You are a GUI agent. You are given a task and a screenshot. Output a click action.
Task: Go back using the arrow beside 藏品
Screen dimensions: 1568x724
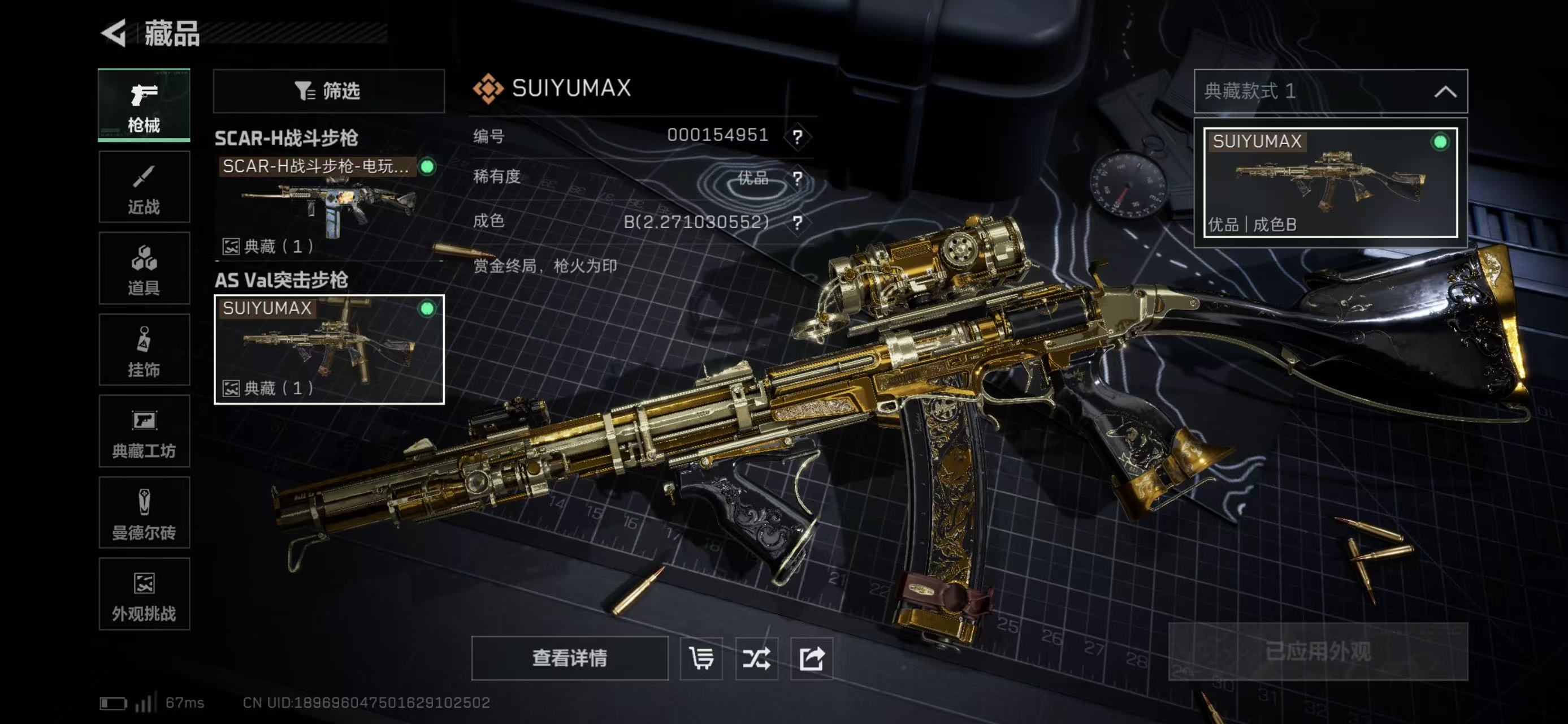(114, 33)
